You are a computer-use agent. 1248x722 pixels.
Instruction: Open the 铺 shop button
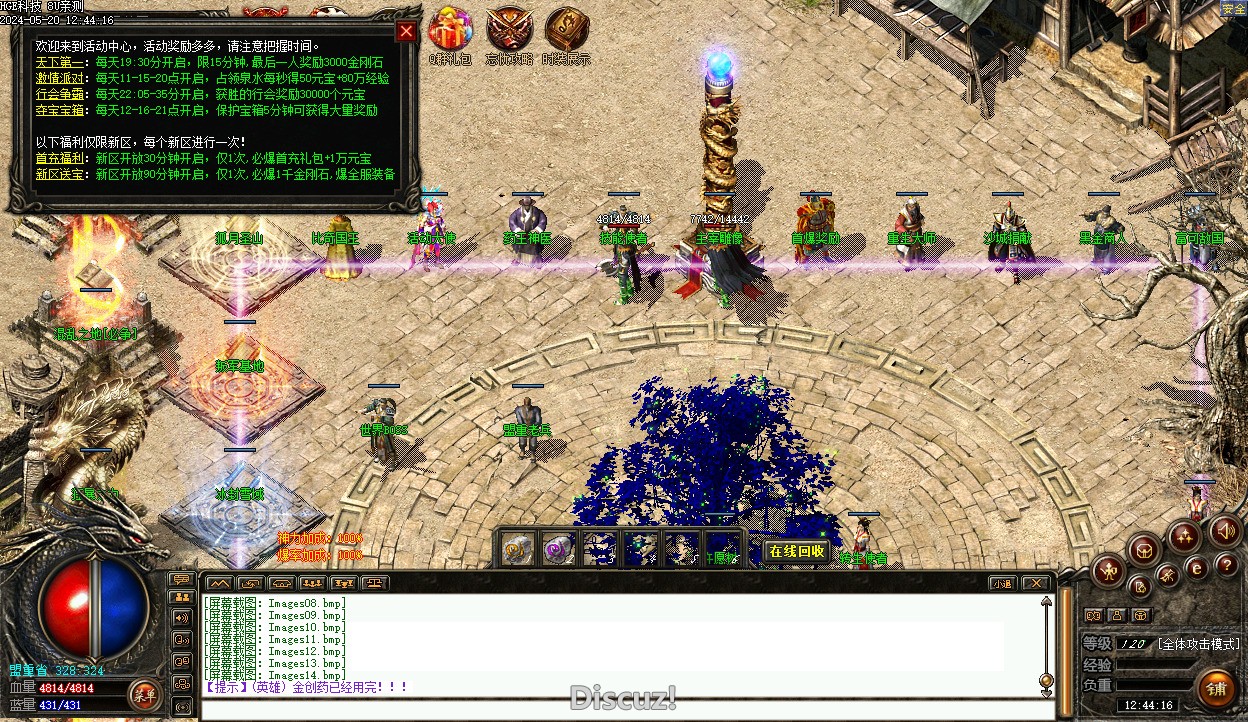click(x=1216, y=687)
